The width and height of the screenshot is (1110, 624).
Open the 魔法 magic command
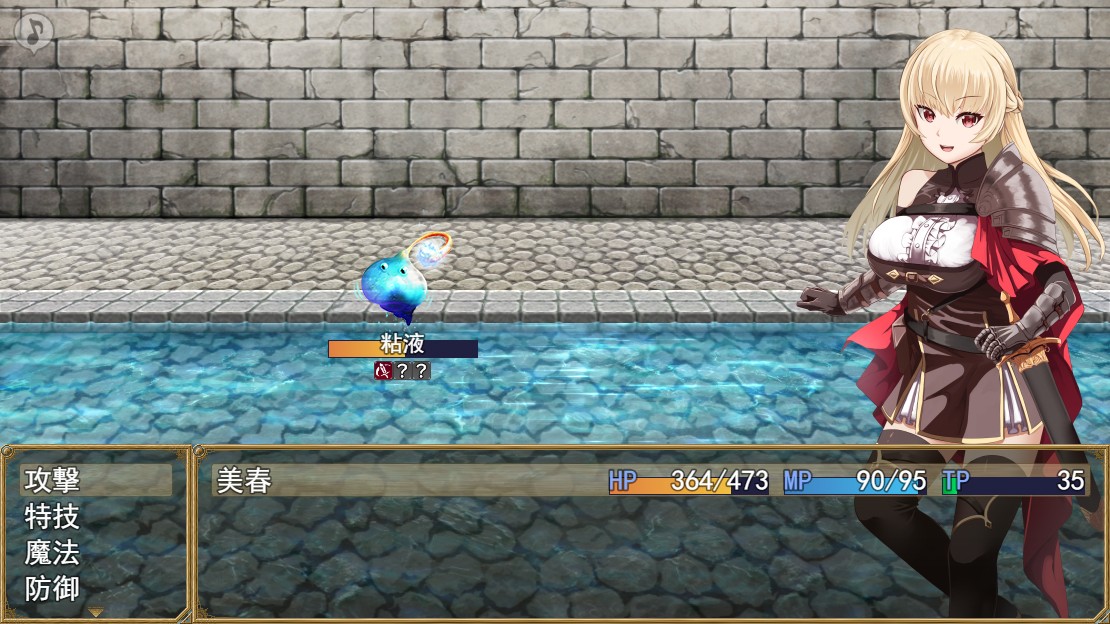pyautogui.click(x=95, y=552)
